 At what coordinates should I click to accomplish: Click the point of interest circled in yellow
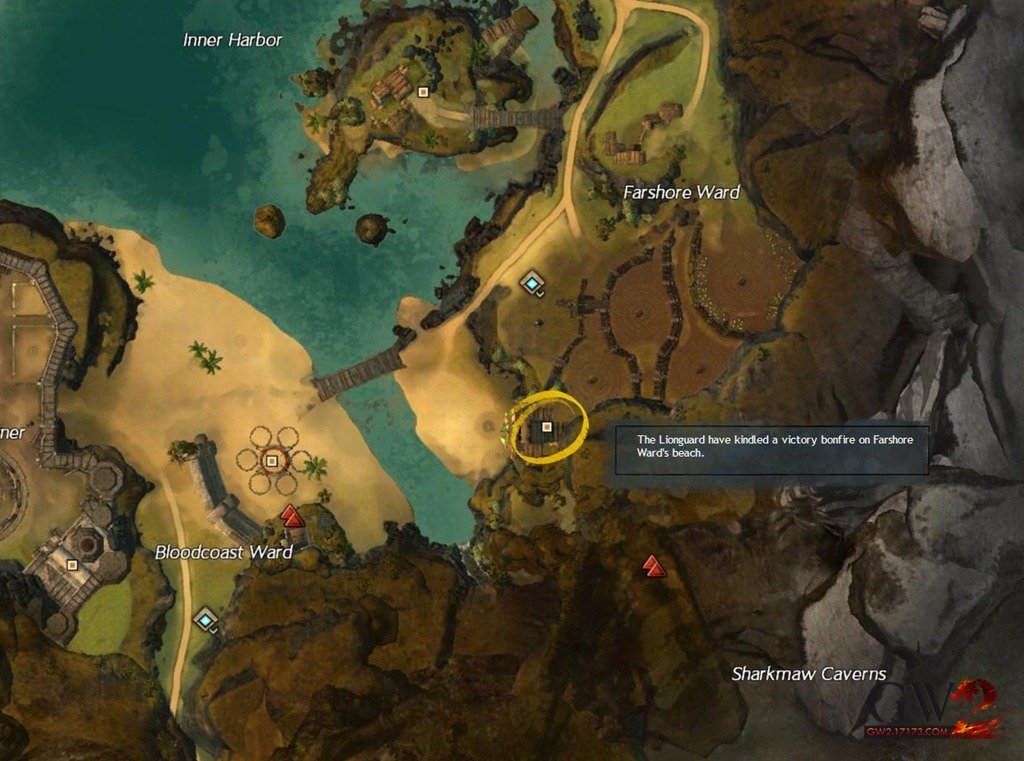546,427
